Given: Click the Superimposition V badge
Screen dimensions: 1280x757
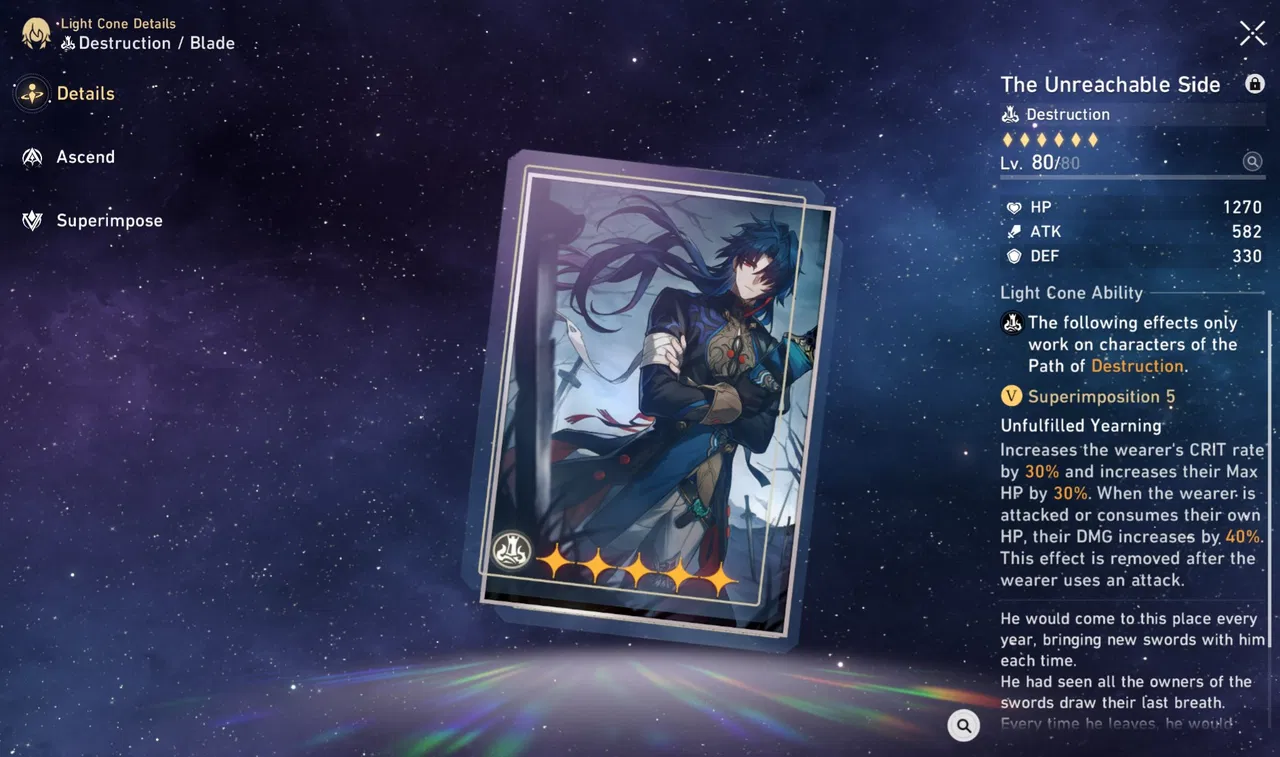Looking at the screenshot, I should tap(1011, 396).
